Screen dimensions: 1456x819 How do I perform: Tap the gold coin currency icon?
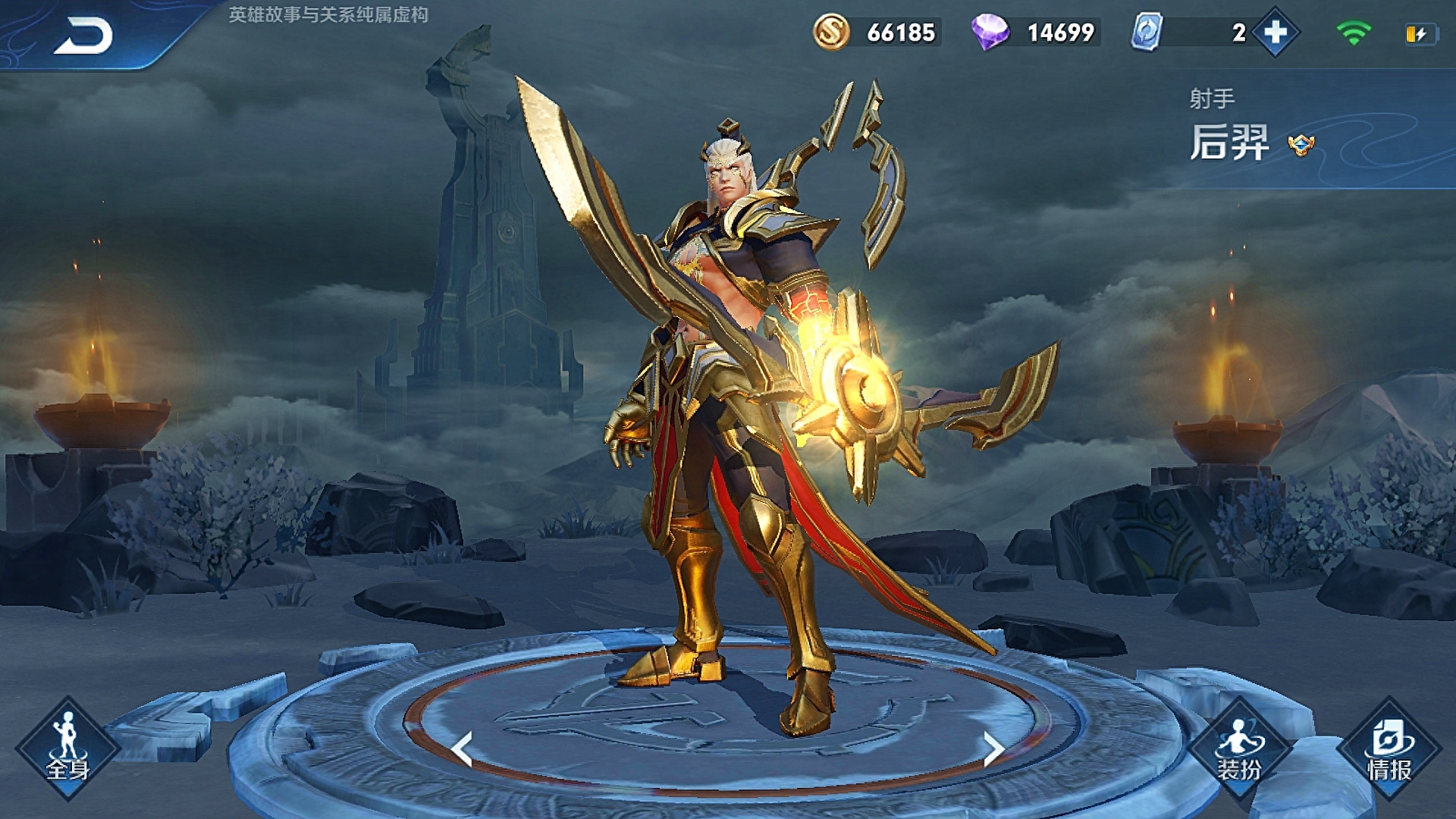click(x=831, y=33)
